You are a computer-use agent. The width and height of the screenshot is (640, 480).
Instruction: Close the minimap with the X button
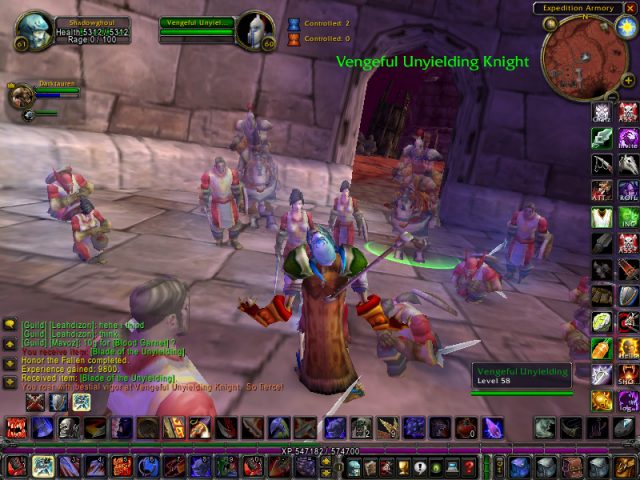pos(630,8)
